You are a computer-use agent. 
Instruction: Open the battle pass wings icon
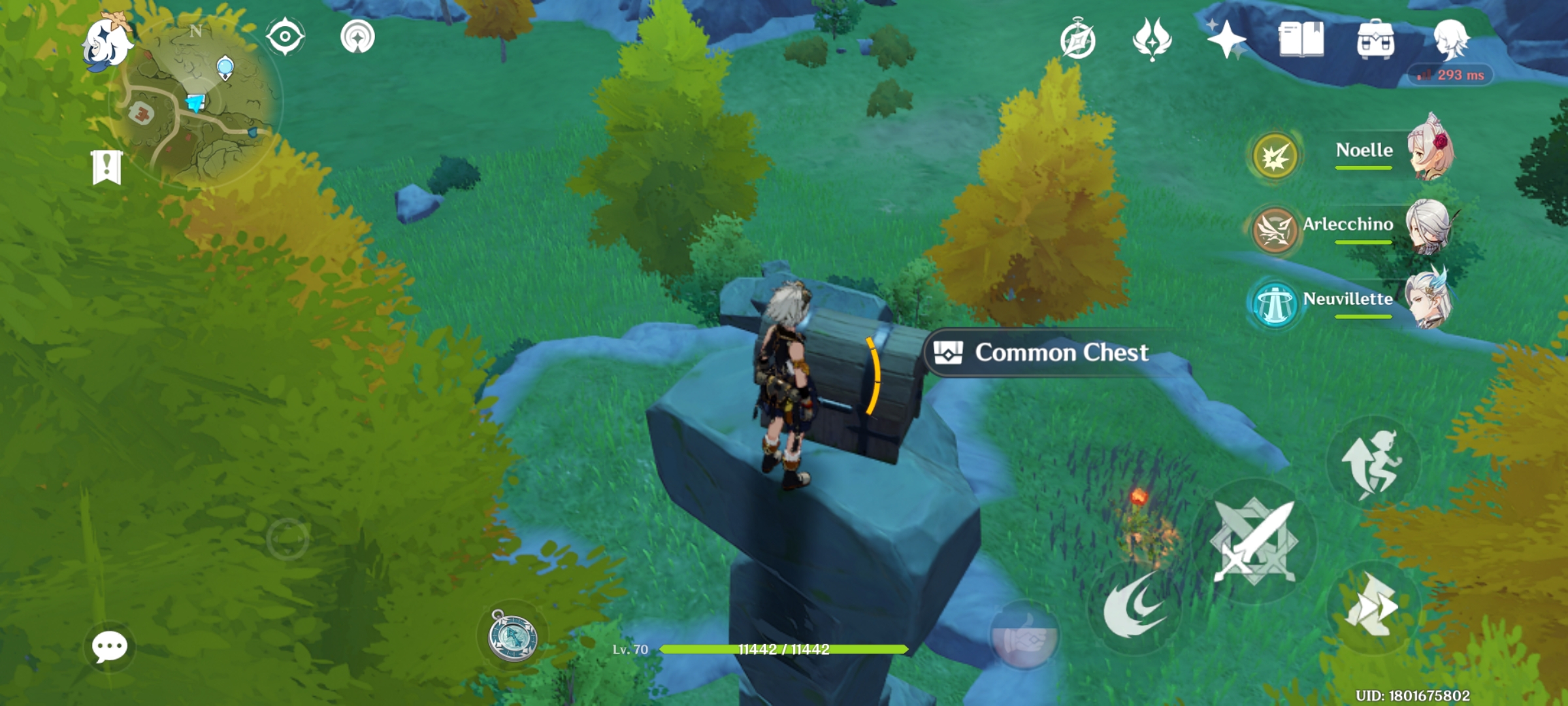1153,38
